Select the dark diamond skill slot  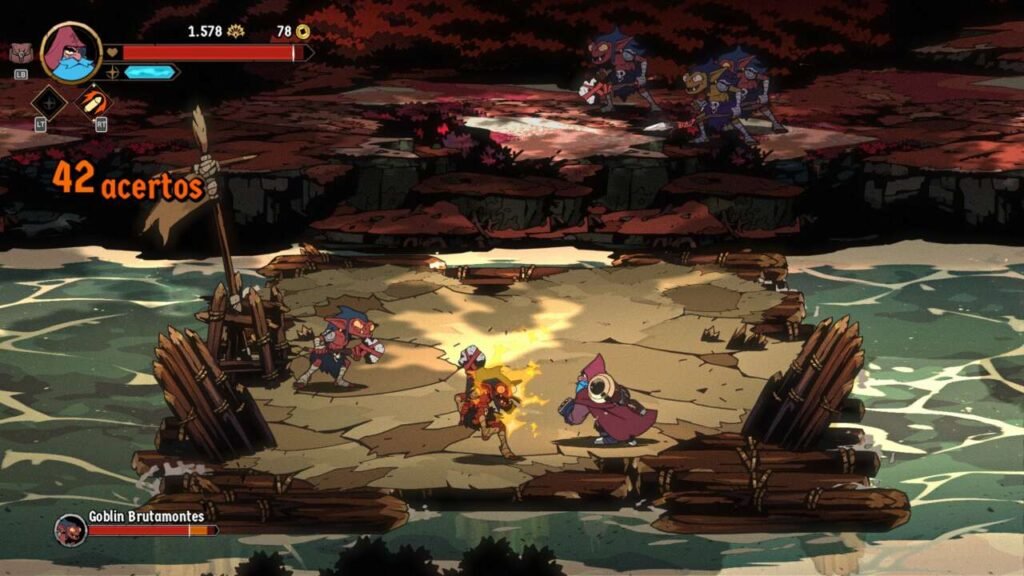[48, 101]
